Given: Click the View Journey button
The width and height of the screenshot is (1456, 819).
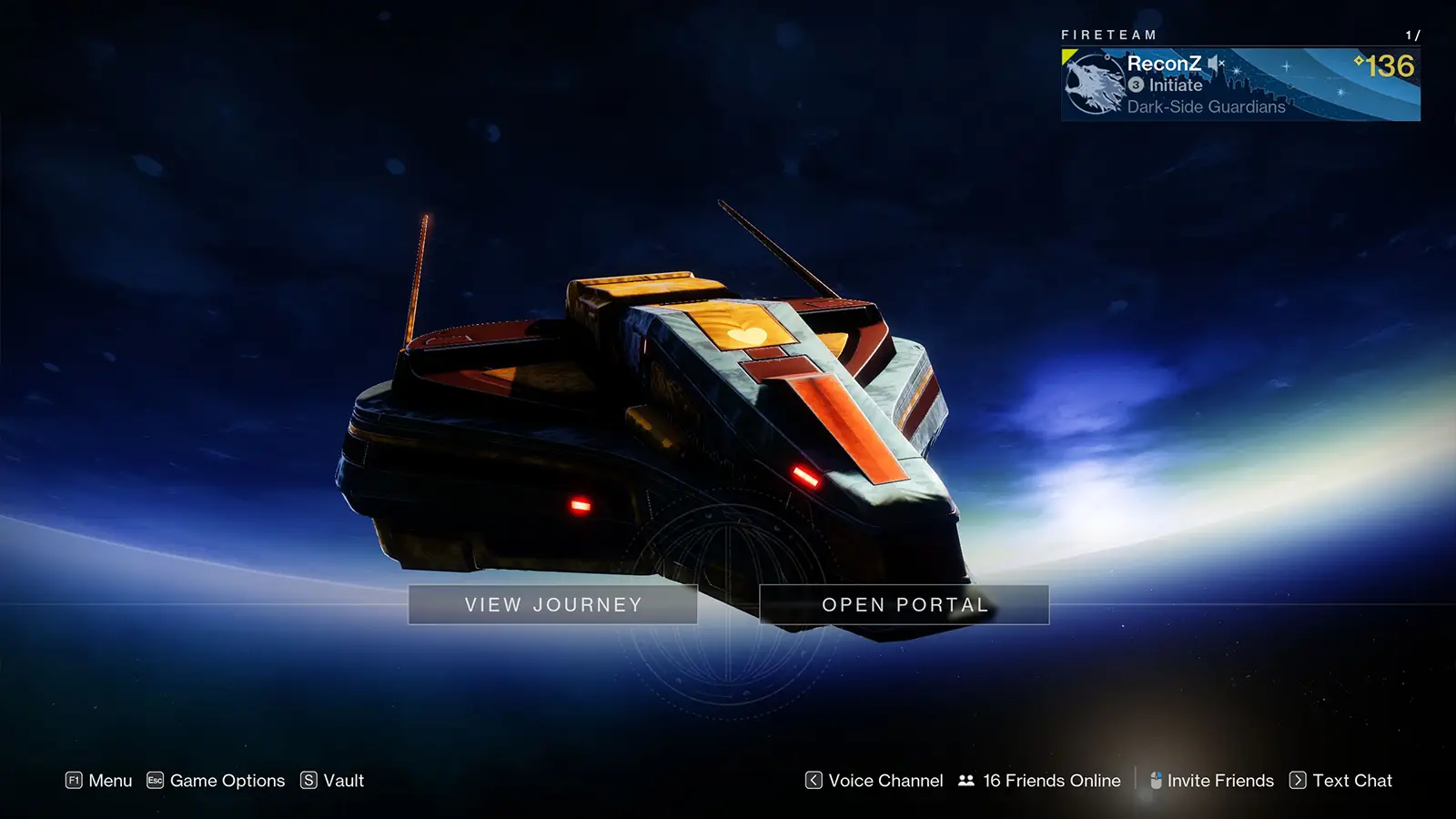Looking at the screenshot, I should pos(553,605).
